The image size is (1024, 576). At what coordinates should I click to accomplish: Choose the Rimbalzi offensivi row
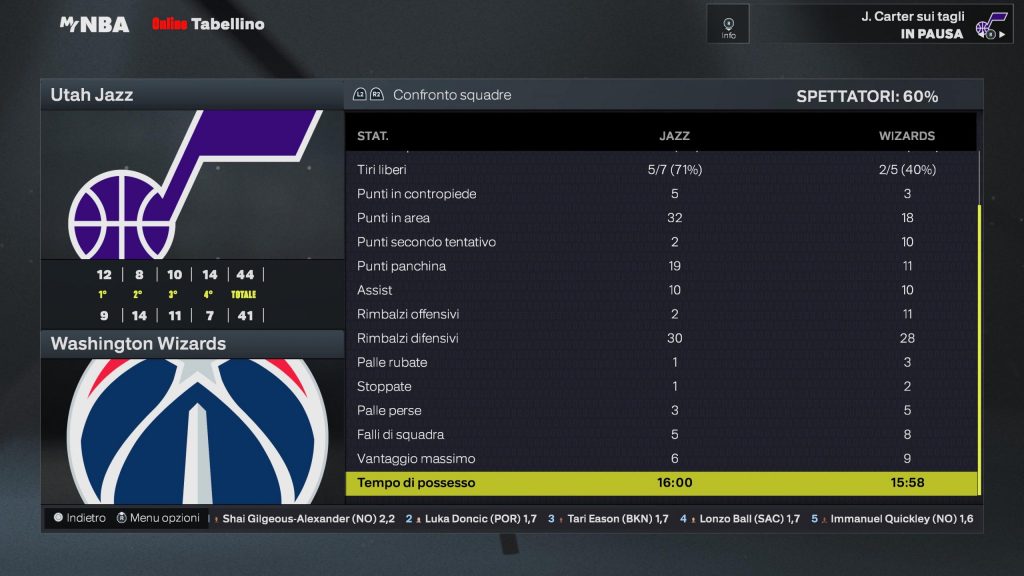point(661,314)
